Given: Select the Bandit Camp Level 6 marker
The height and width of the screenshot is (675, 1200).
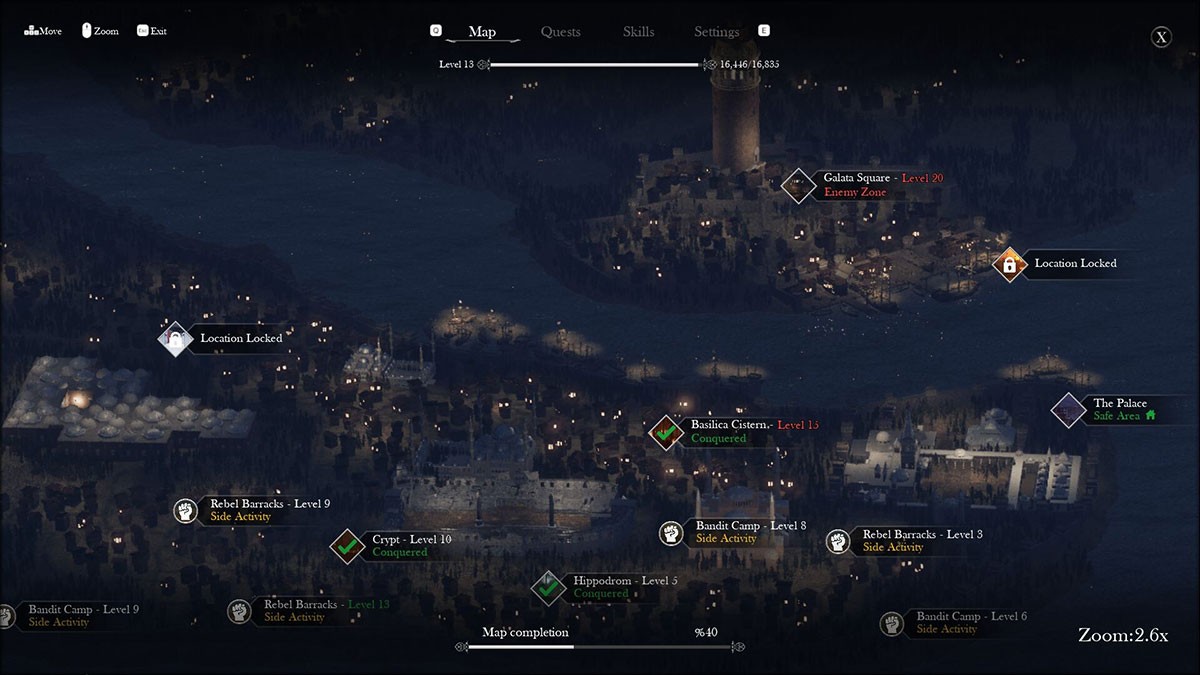Looking at the screenshot, I should click(892, 624).
